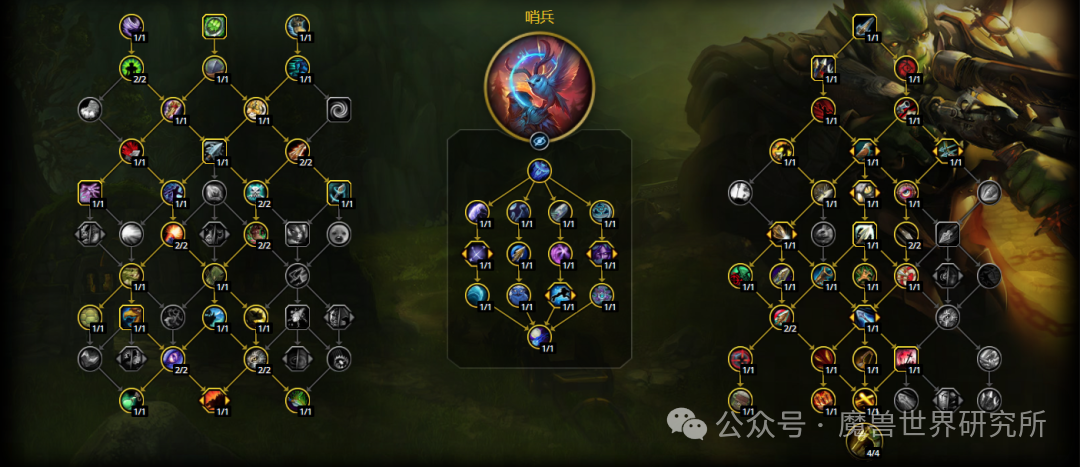Image resolution: width=1080 pixels, height=467 pixels.
Task: Choose the bottom capstone node of the Sentinel tree
Action: pos(539,336)
